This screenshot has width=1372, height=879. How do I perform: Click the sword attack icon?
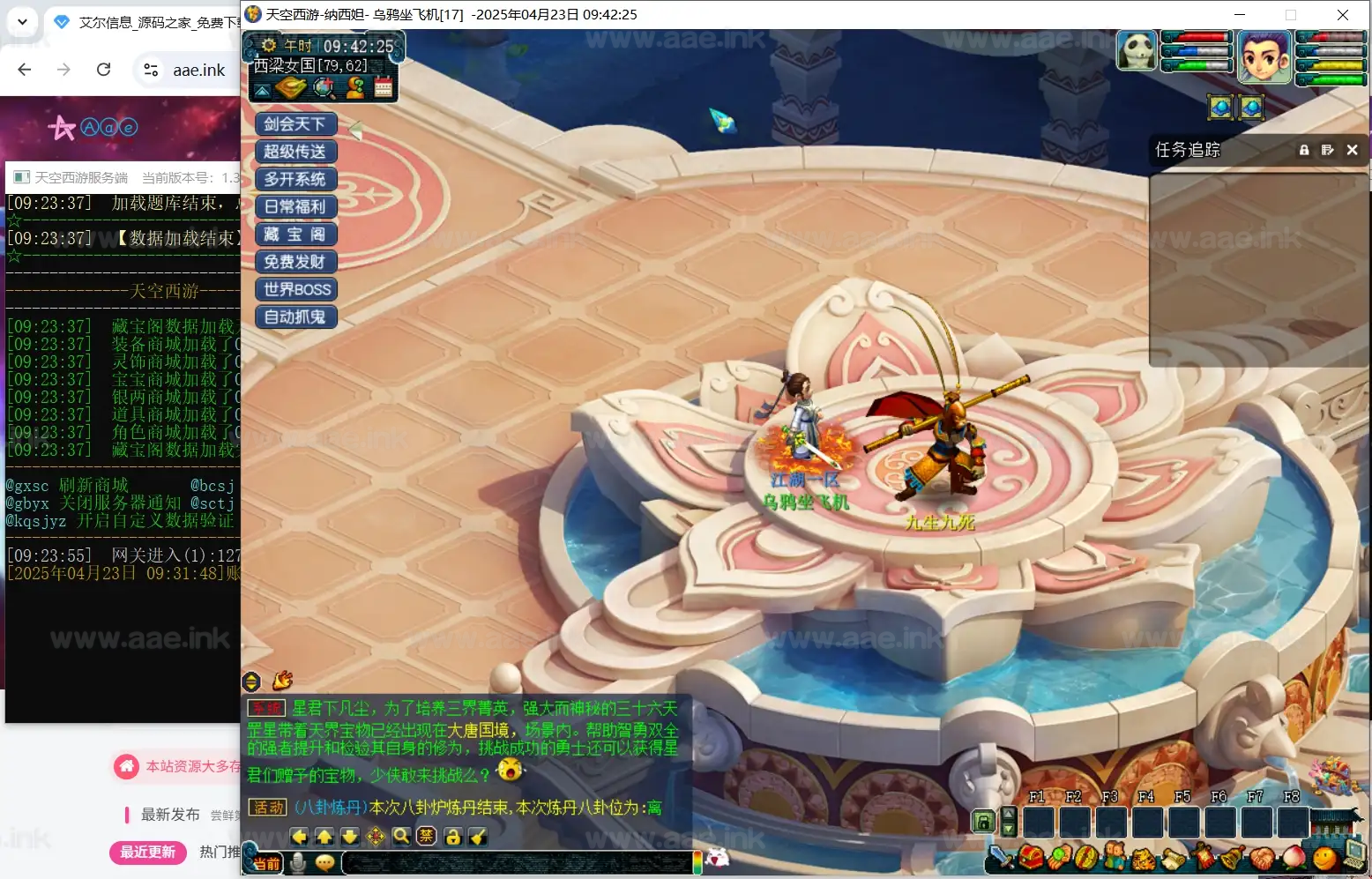(1001, 856)
